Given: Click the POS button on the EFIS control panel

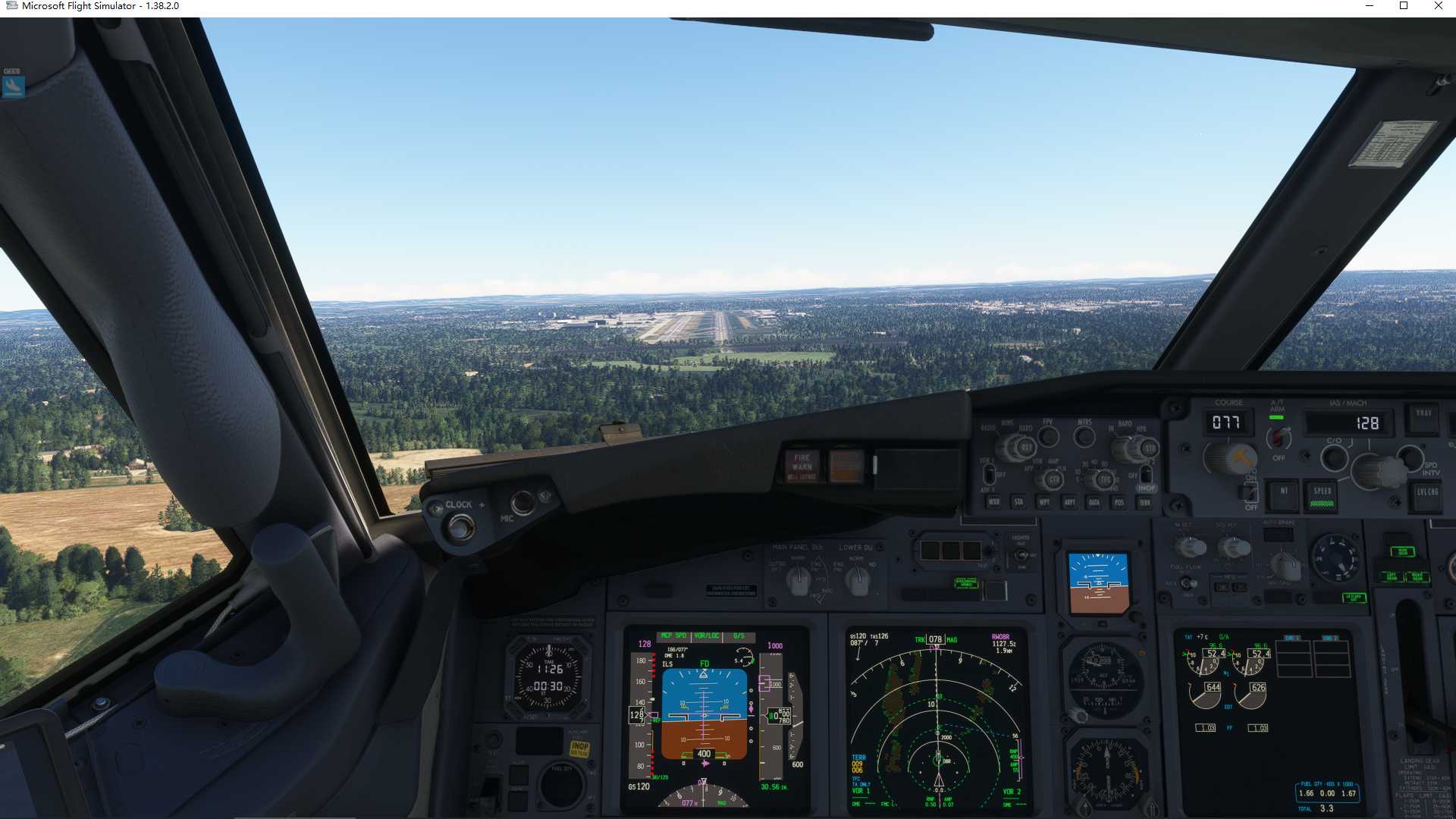Looking at the screenshot, I should click(x=1120, y=502).
